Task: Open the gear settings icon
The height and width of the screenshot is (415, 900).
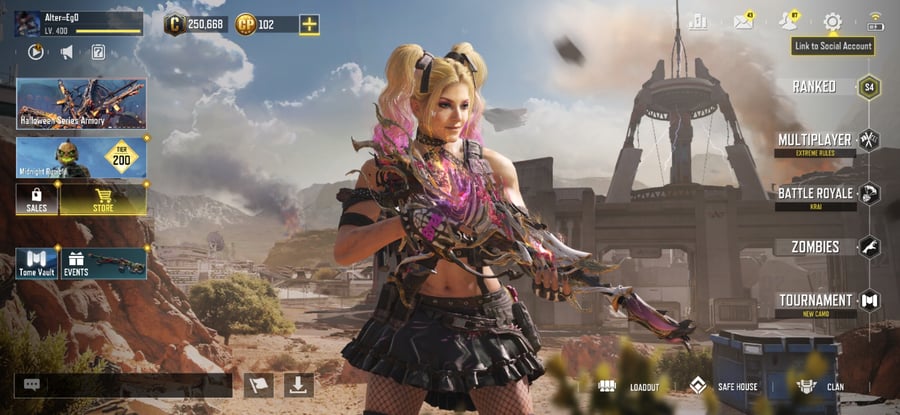Action: tap(832, 22)
